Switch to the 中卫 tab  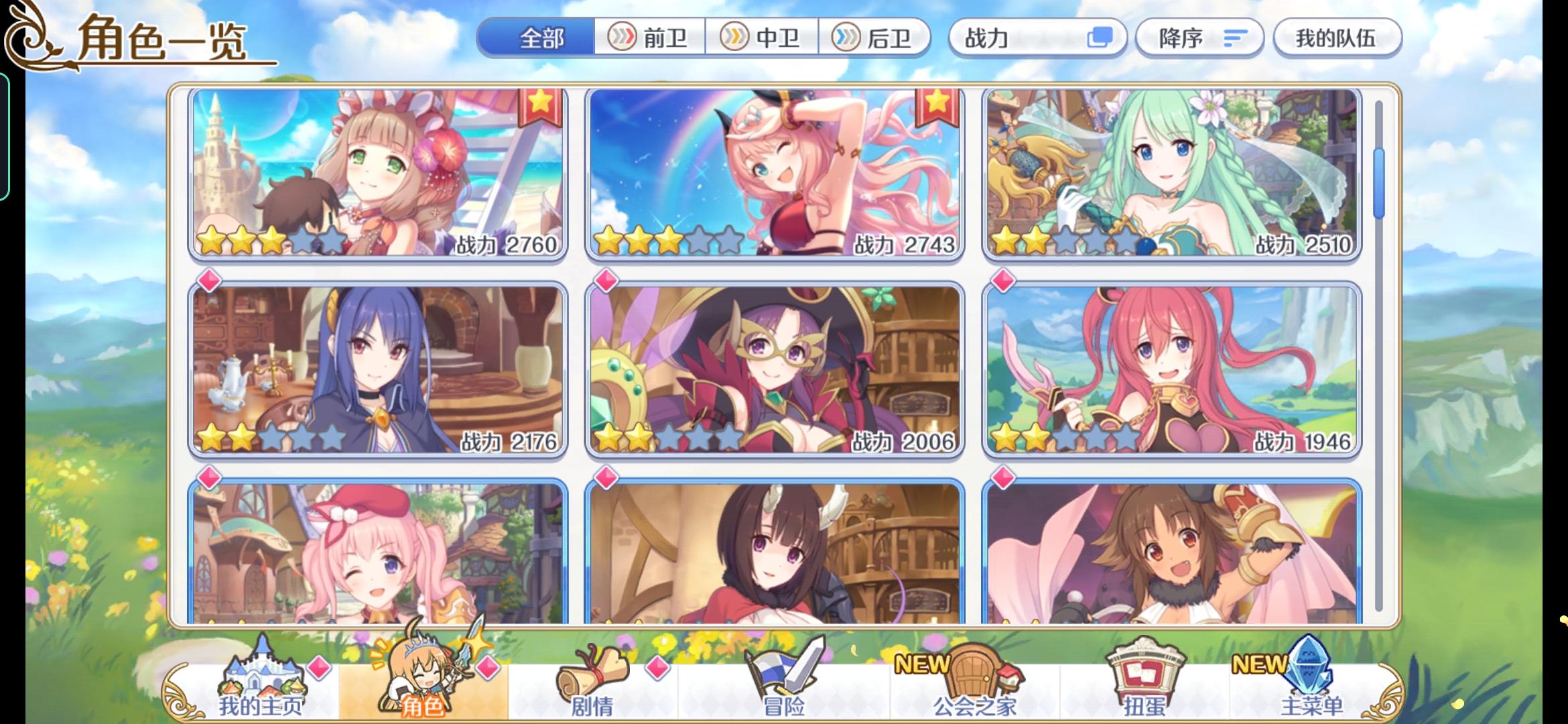tap(764, 38)
